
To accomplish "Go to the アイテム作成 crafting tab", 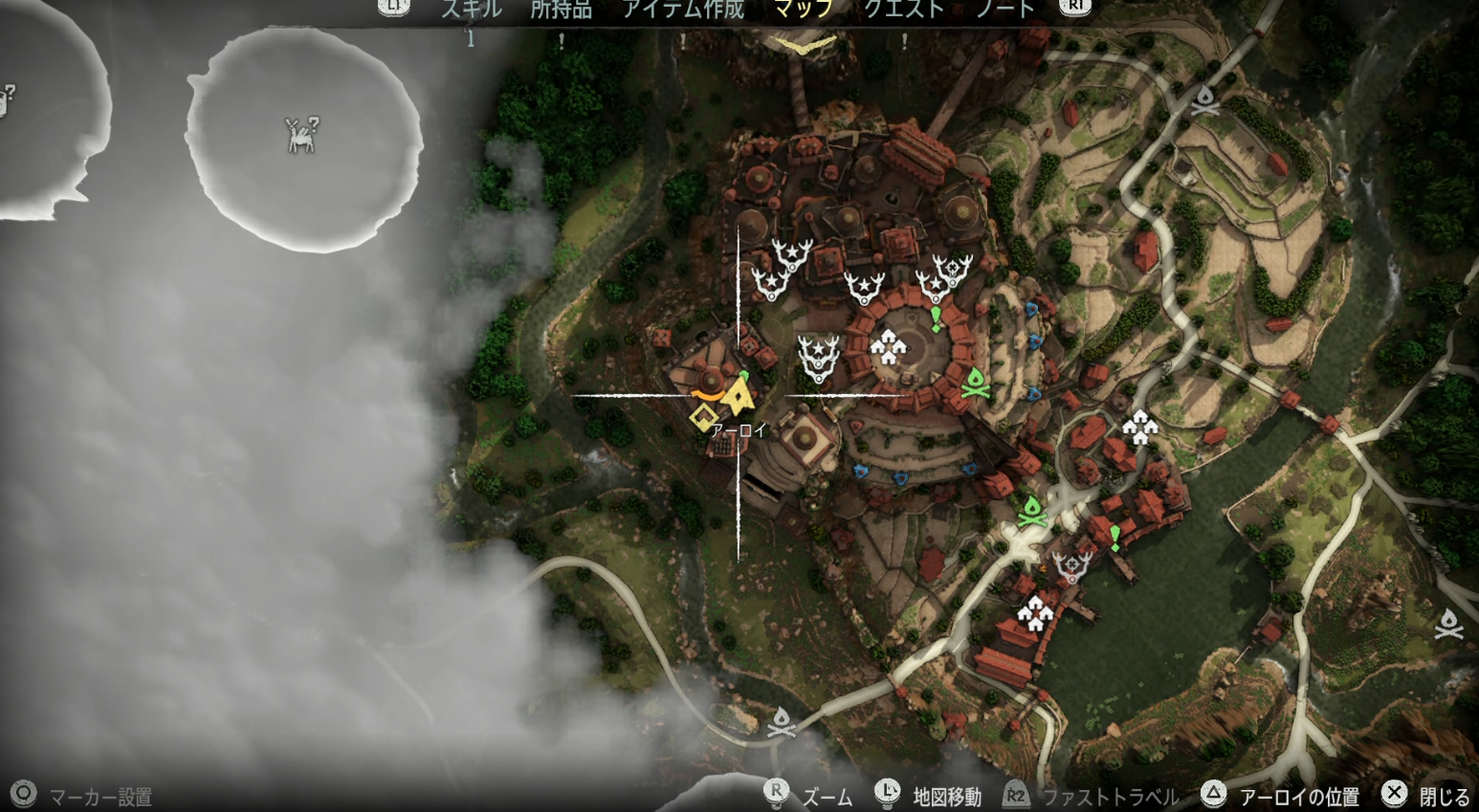I will 683,10.
